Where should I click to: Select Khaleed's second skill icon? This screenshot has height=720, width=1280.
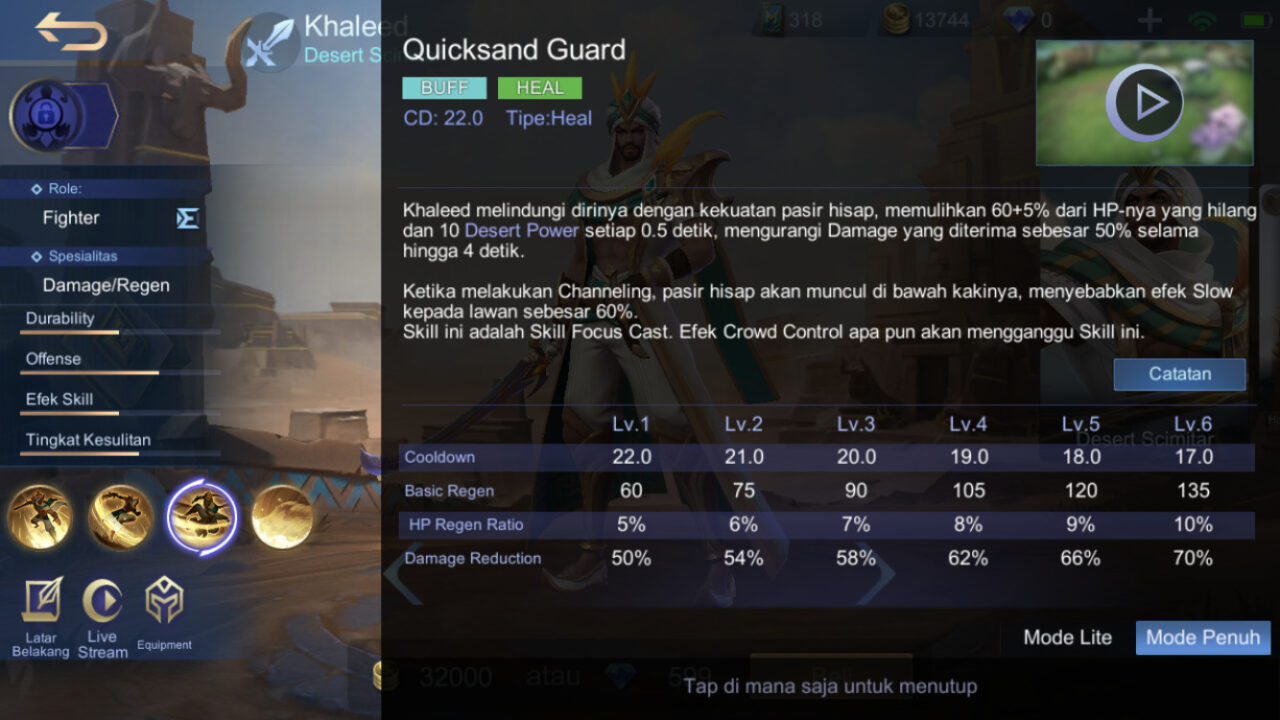coord(121,516)
